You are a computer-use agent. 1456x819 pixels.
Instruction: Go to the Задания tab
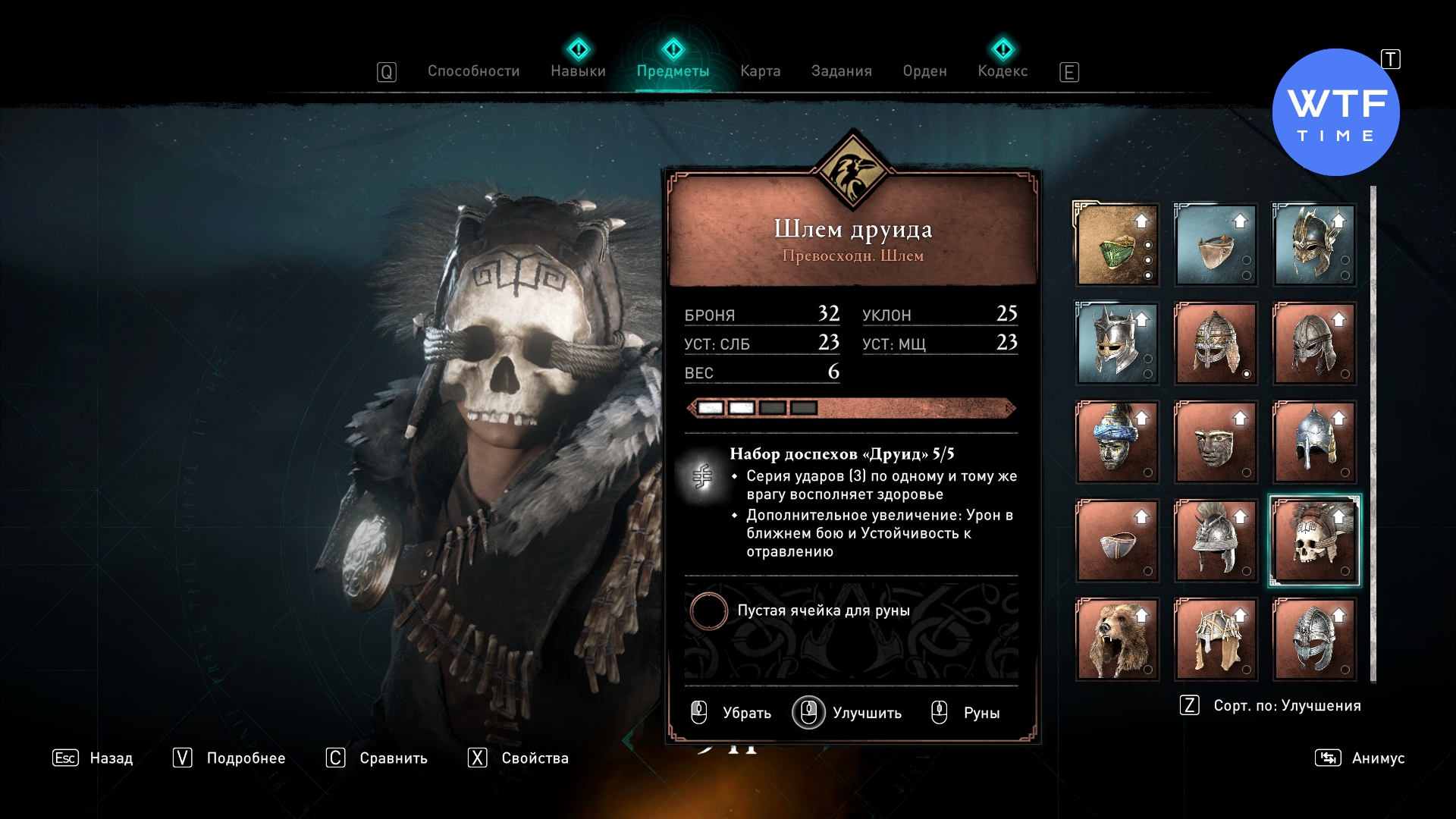point(841,71)
